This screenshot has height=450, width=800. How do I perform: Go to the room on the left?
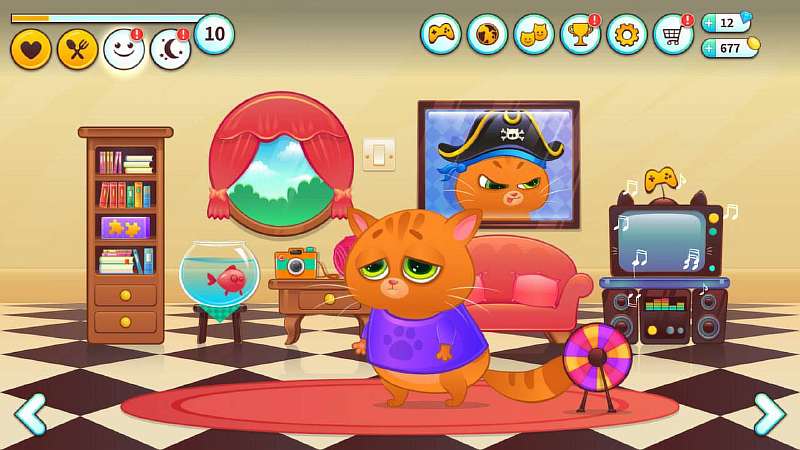[x=30, y=413]
